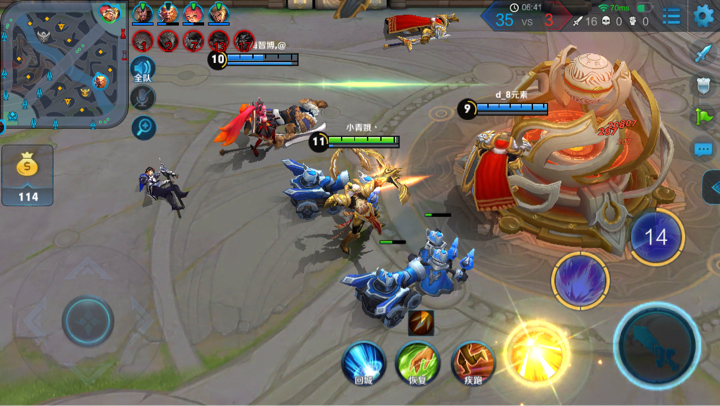720x406 pixels.
Task: Use the small orange slash item icon
Action: (x=421, y=323)
